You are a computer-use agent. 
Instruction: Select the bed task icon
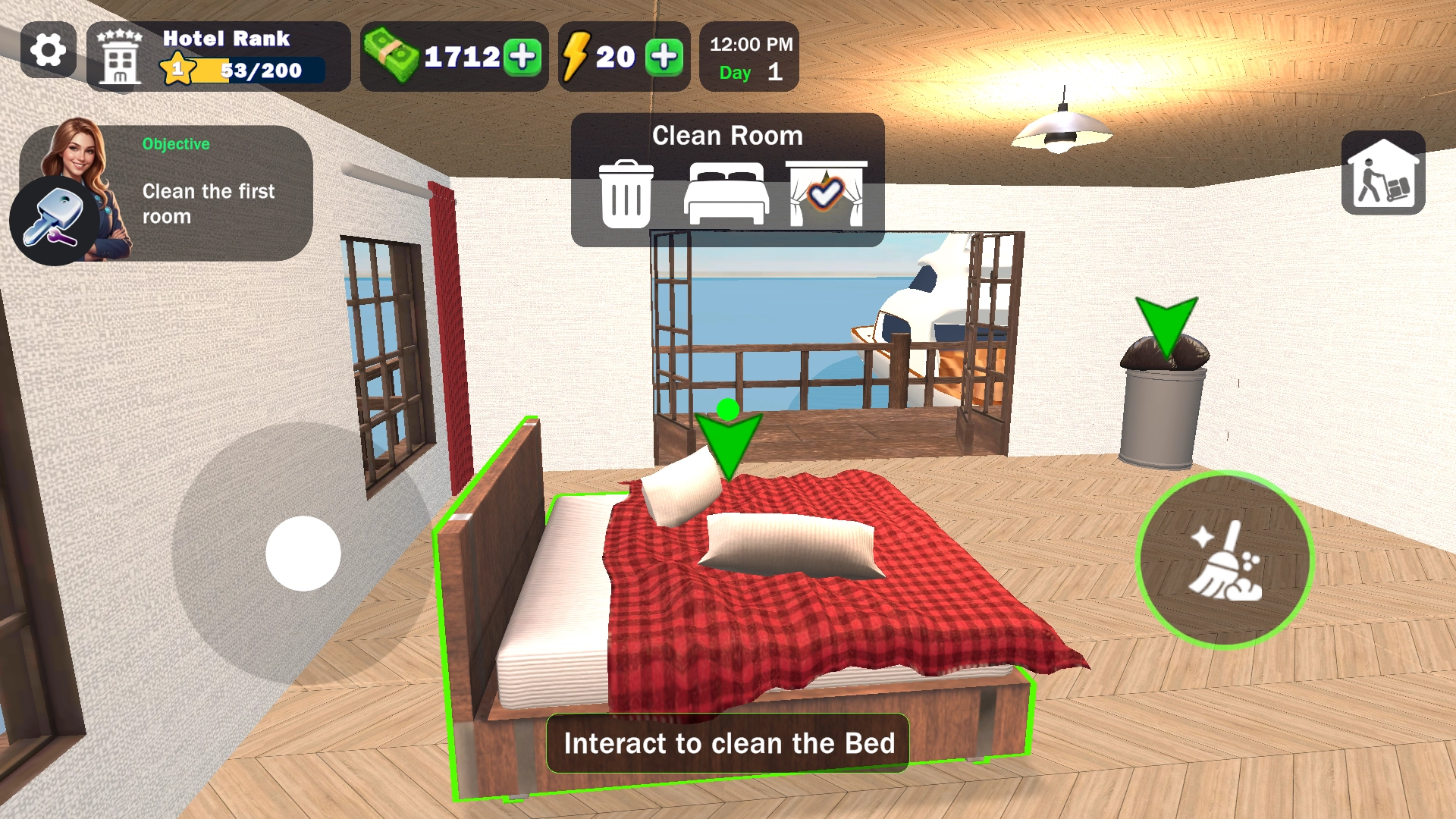point(726,194)
